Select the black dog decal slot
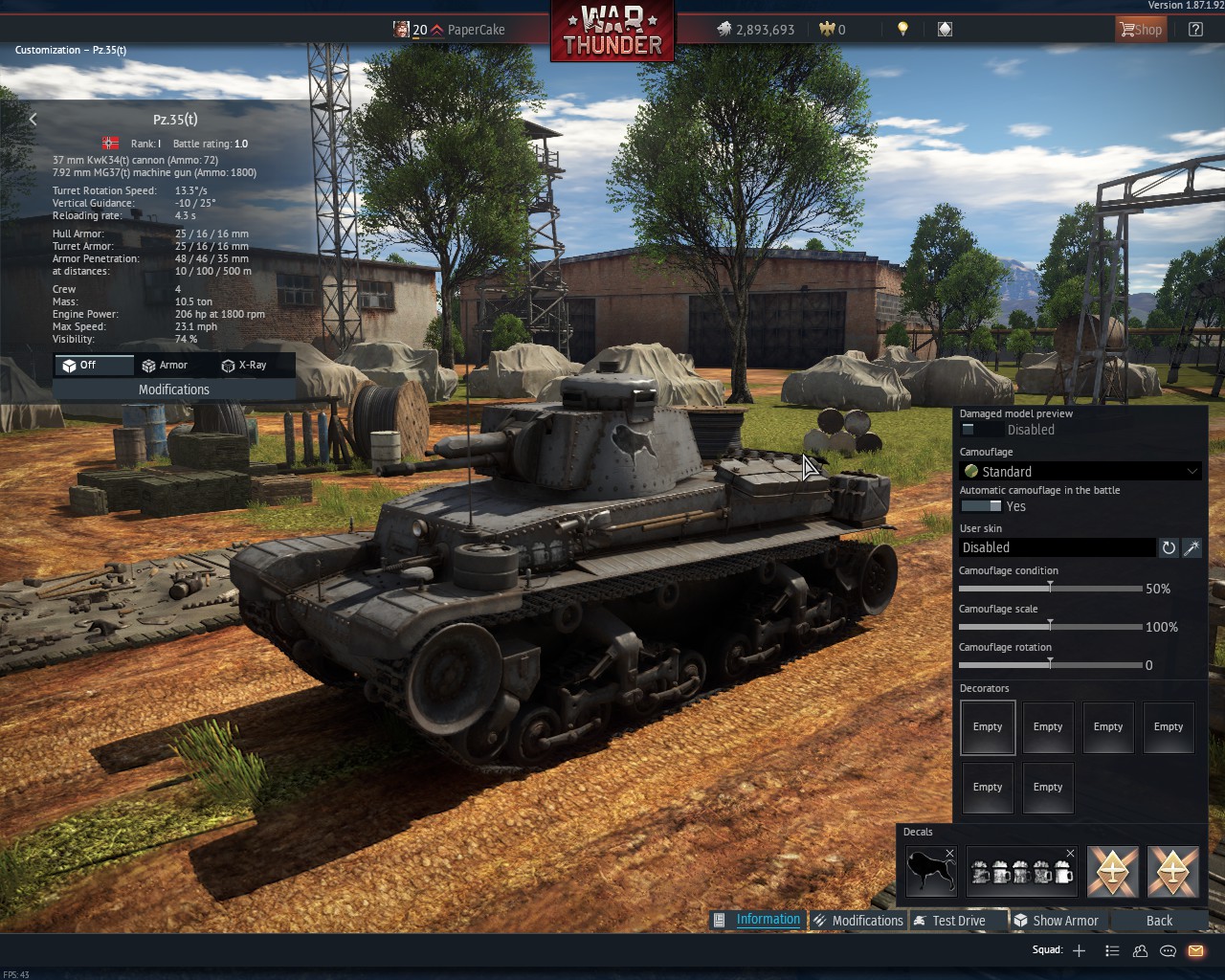Image resolution: width=1225 pixels, height=980 pixels. 931,871
